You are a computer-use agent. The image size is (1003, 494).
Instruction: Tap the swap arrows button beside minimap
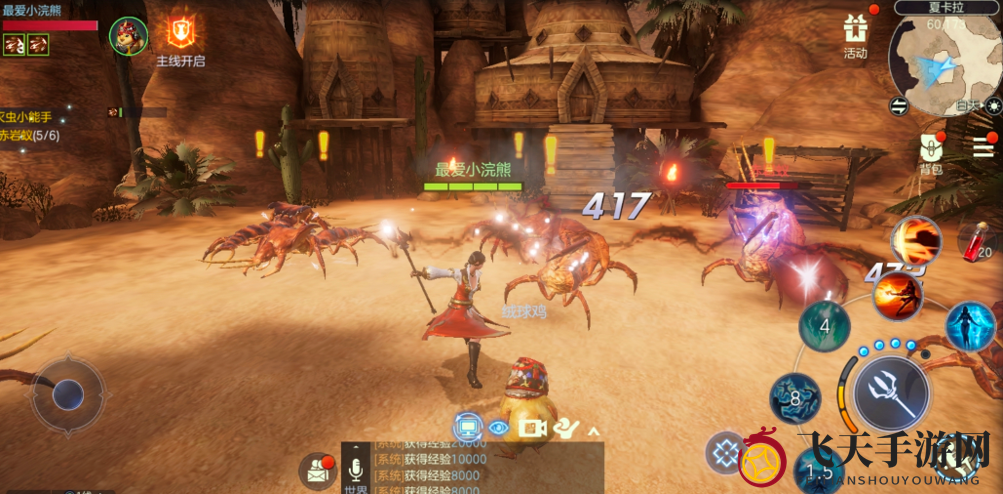click(898, 105)
